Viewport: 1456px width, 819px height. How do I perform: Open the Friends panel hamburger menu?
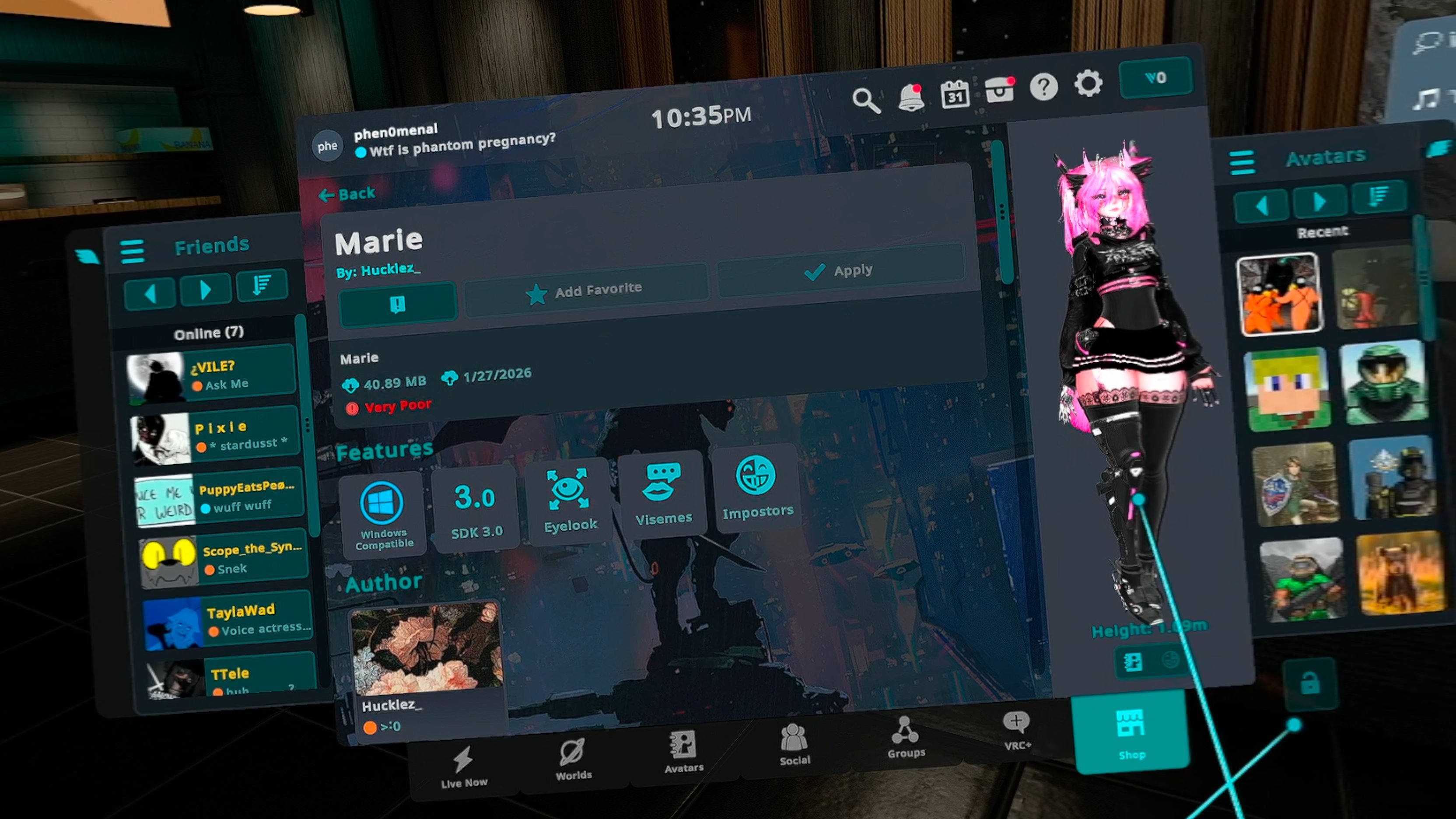pyautogui.click(x=132, y=251)
